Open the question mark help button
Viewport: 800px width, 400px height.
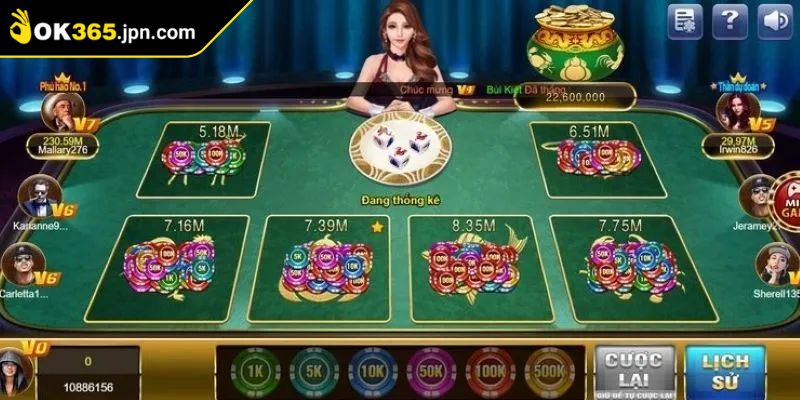coord(731,21)
